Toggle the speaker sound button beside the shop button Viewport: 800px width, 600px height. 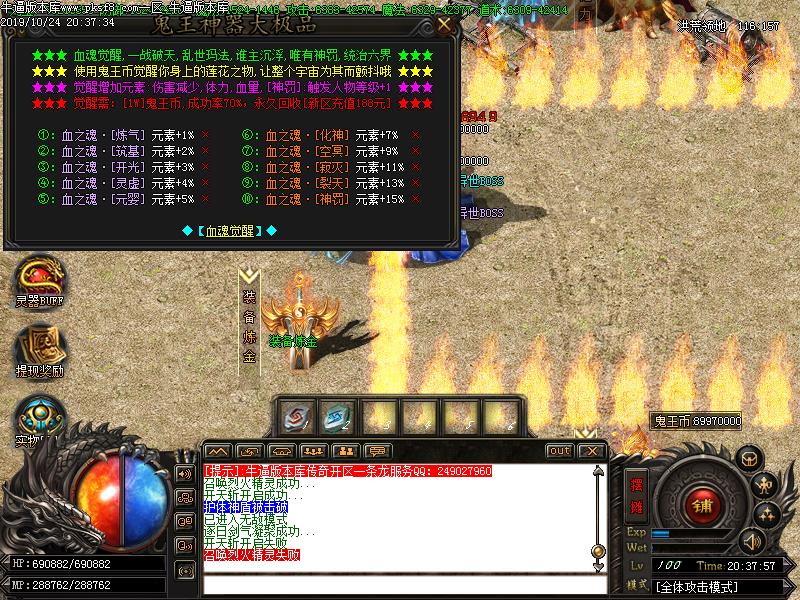tap(751, 541)
